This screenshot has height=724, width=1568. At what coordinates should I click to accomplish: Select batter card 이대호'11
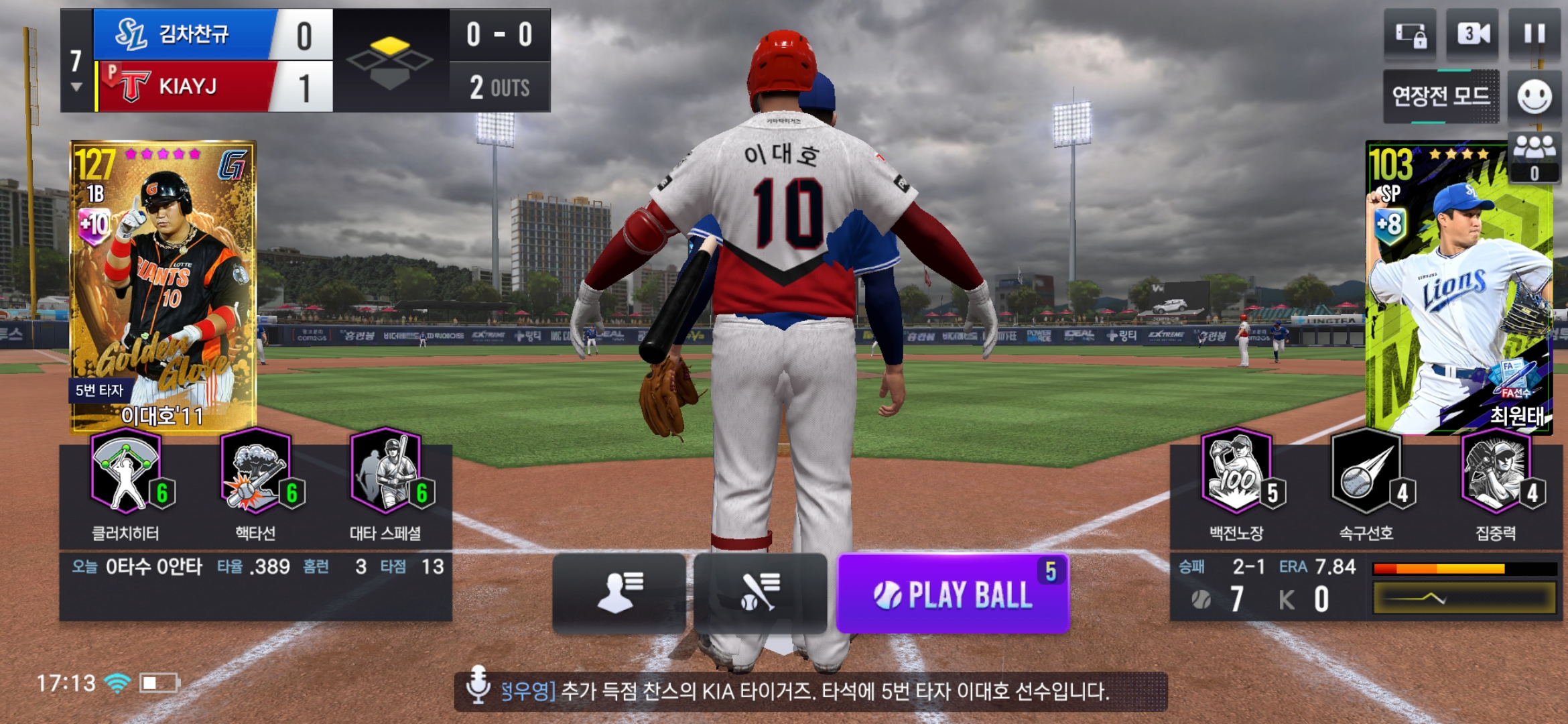164,286
